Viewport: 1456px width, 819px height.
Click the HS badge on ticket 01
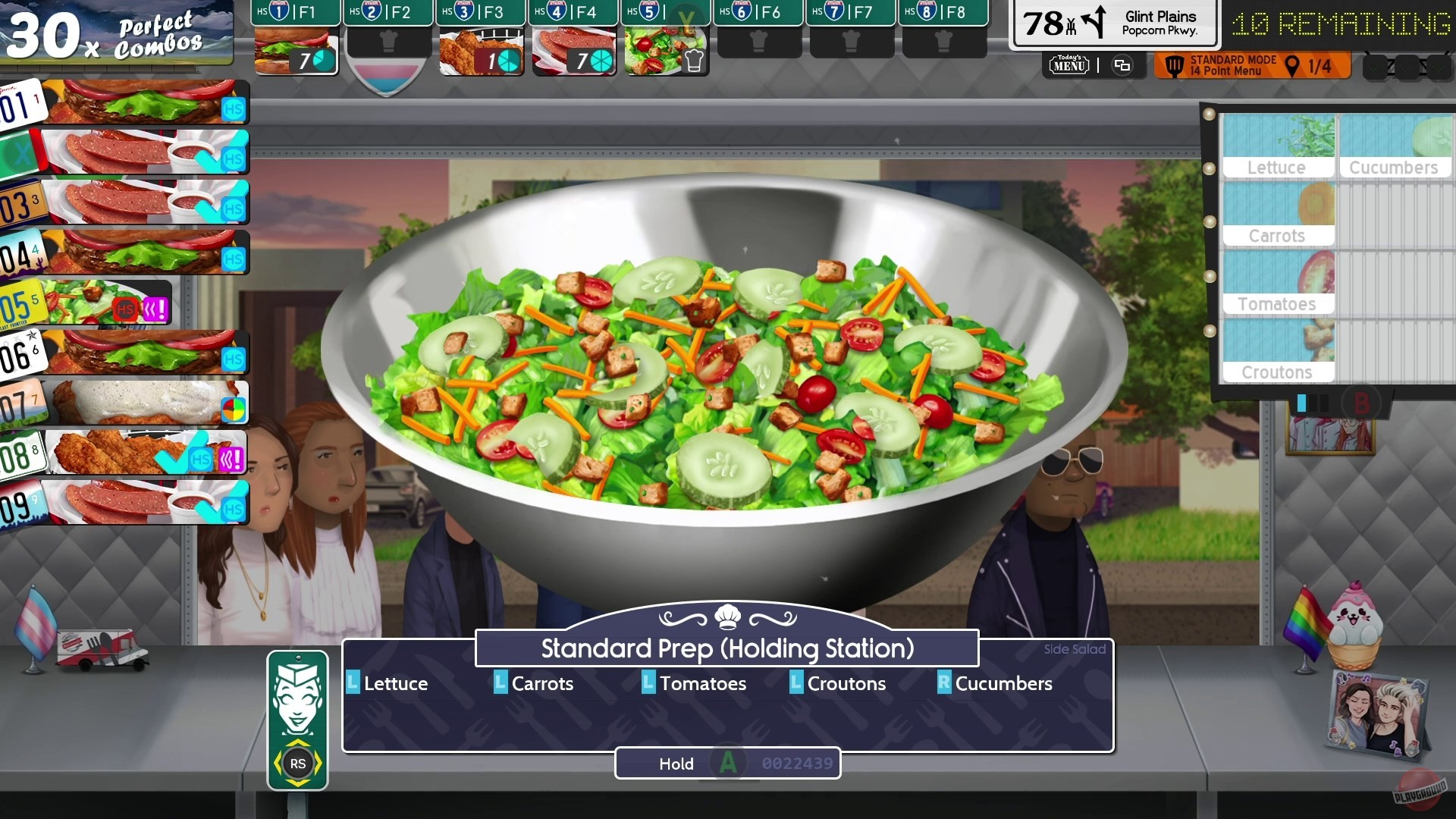pos(231,108)
